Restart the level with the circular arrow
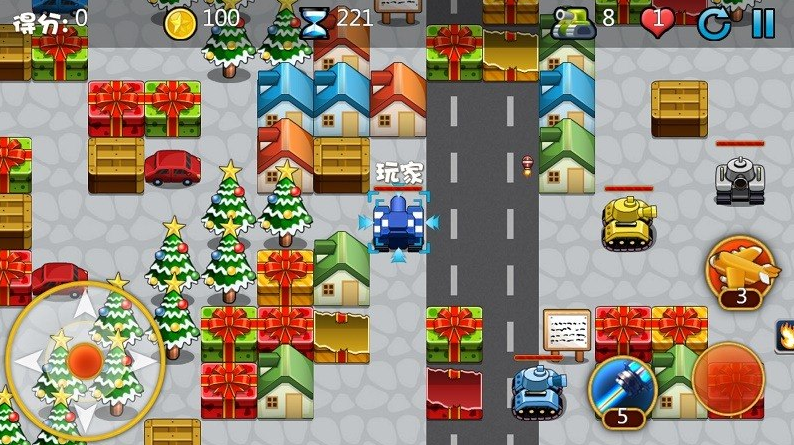The height and width of the screenshot is (445, 794). (x=714, y=22)
